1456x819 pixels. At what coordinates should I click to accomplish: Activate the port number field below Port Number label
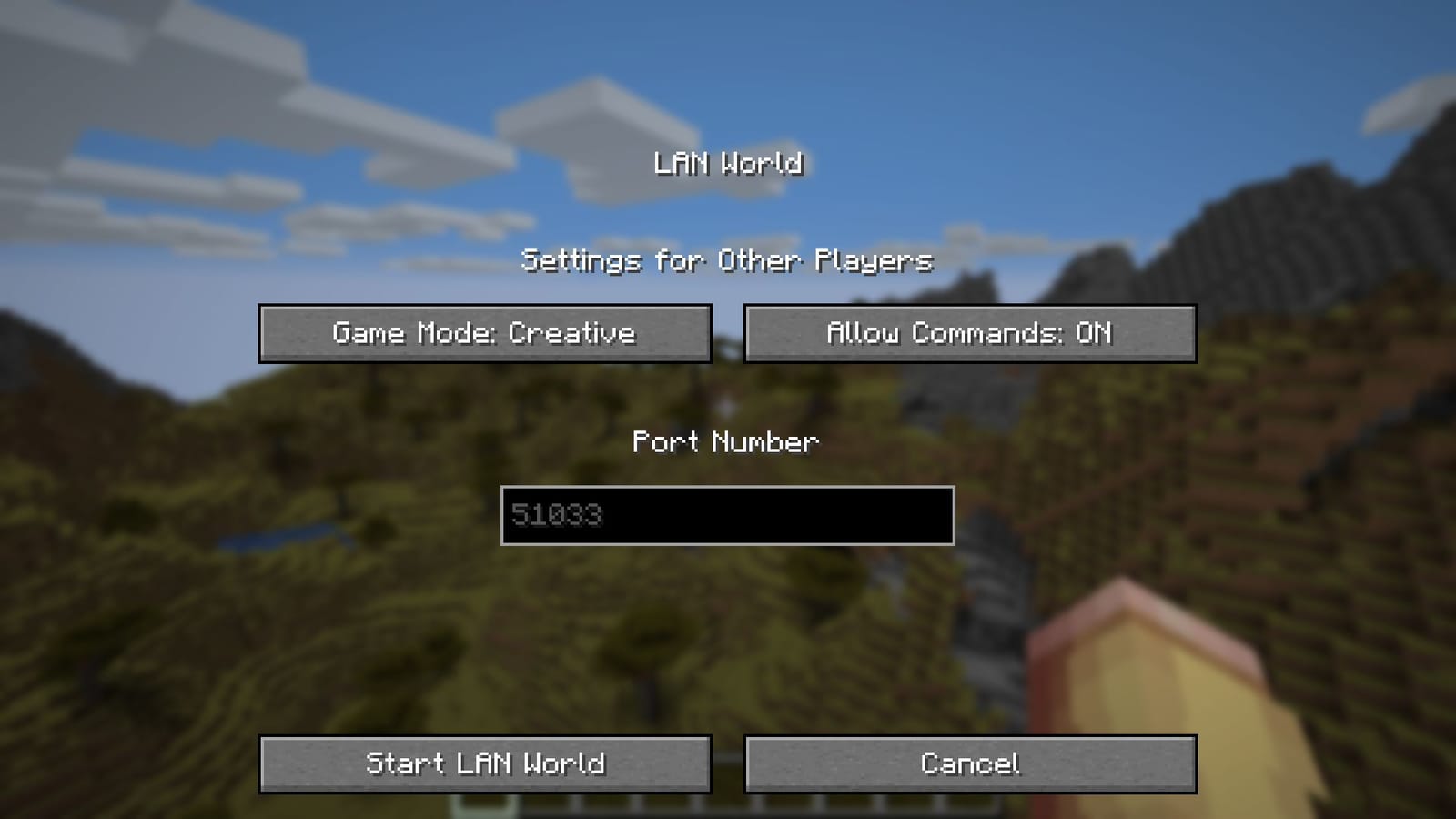coord(726,516)
